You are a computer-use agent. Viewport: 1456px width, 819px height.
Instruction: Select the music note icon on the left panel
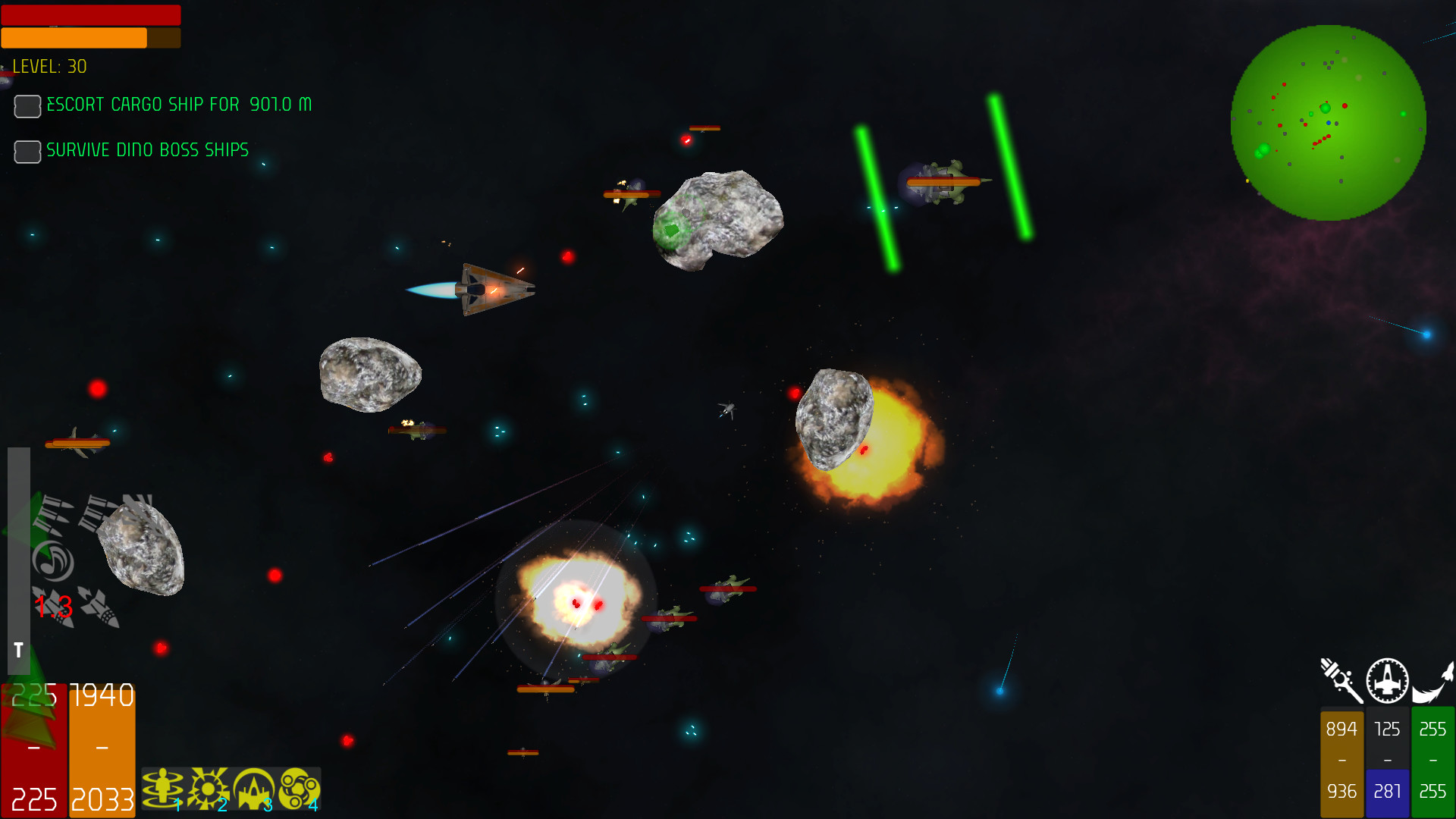(x=53, y=561)
